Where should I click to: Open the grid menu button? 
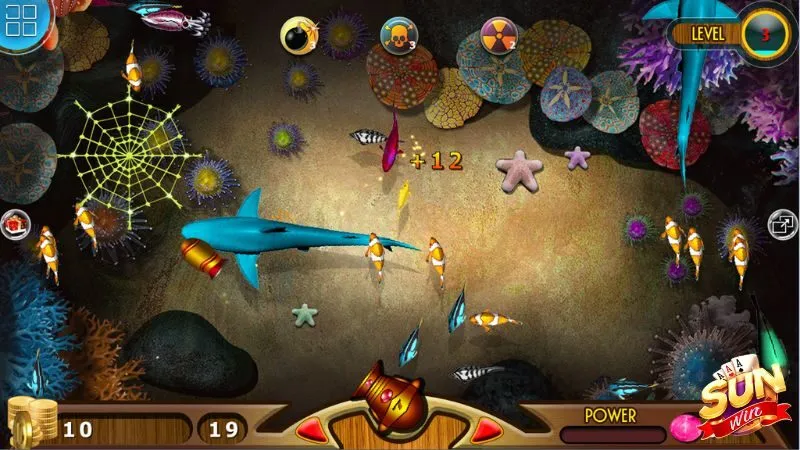20,20
